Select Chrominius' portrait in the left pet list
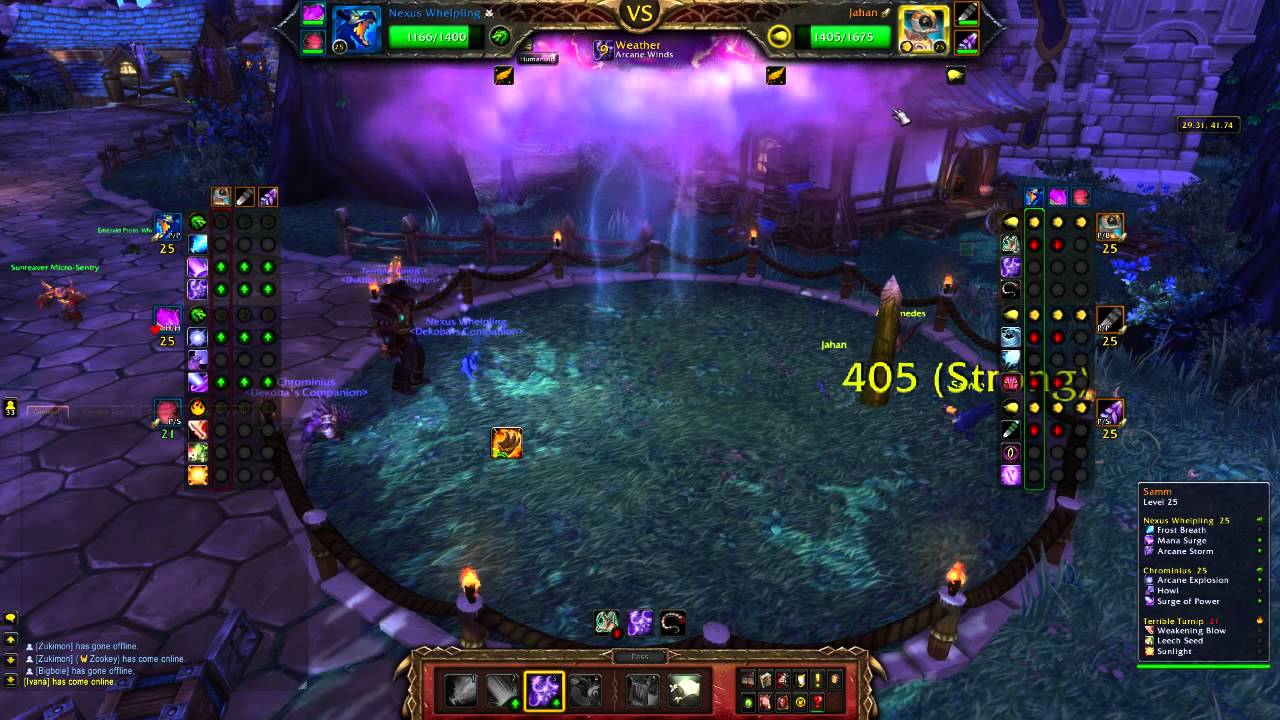Screen dimensions: 1280x720 (x=166, y=318)
